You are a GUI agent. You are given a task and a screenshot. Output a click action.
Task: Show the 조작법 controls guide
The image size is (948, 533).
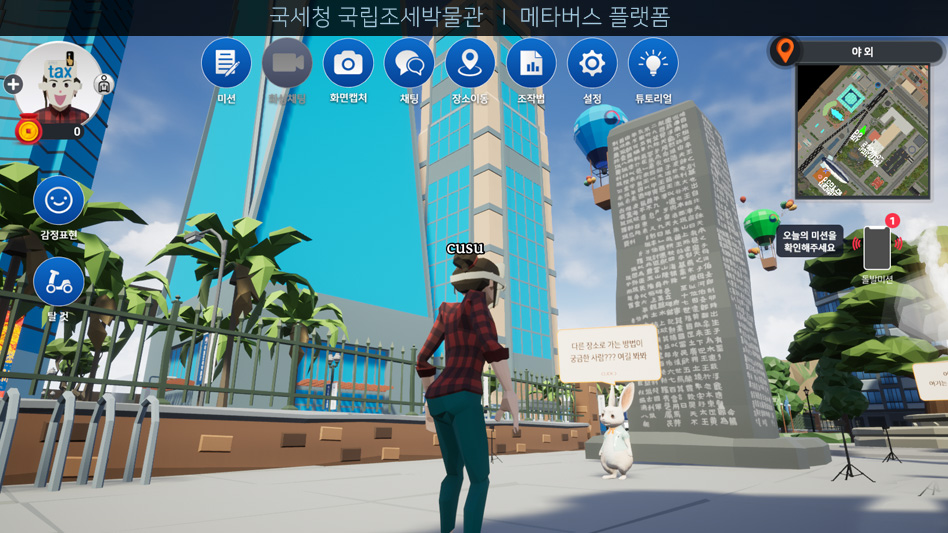click(x=531, y=64)
